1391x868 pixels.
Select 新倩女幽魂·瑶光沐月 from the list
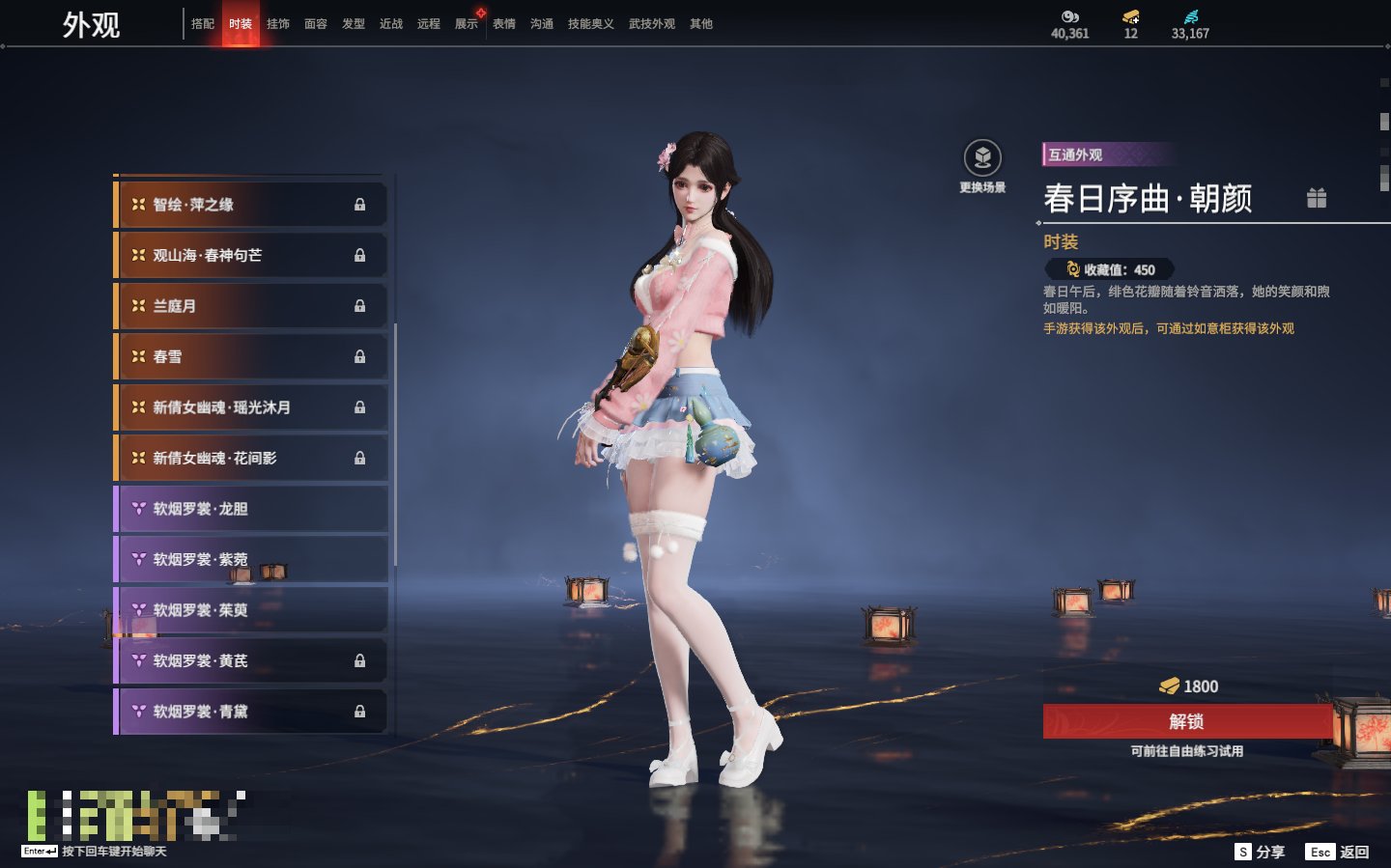coord(250,407)
